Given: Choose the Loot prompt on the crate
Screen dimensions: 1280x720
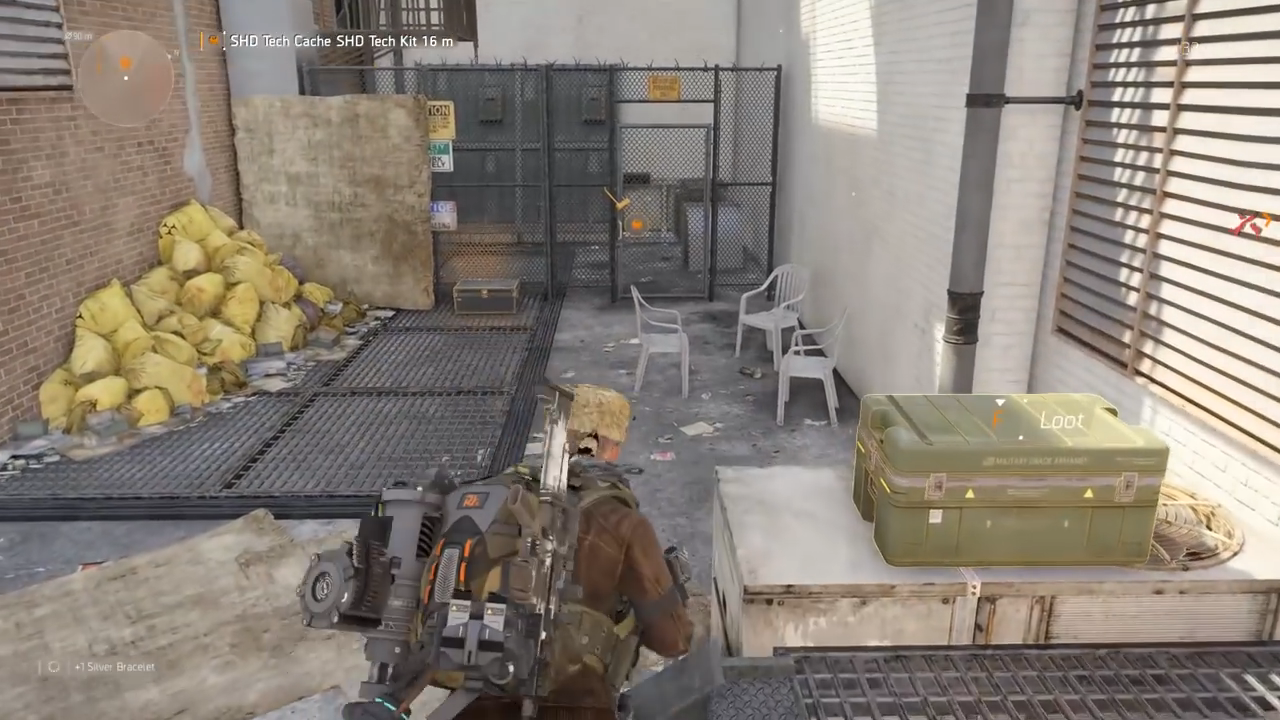Looking at the screenshot, I should click(x=1048, y=421).
